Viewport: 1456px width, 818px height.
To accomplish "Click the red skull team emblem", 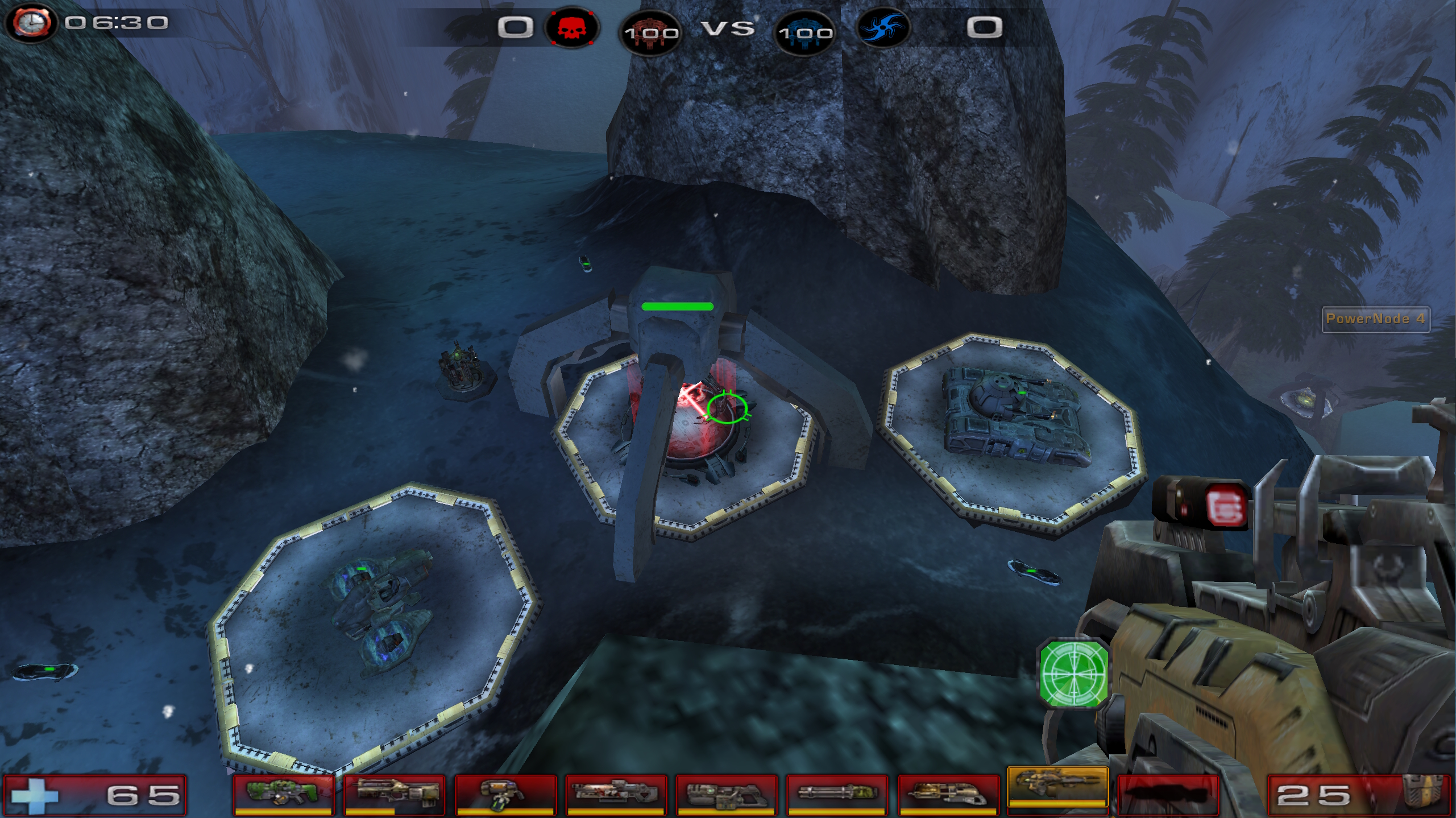I will [571, 27].
